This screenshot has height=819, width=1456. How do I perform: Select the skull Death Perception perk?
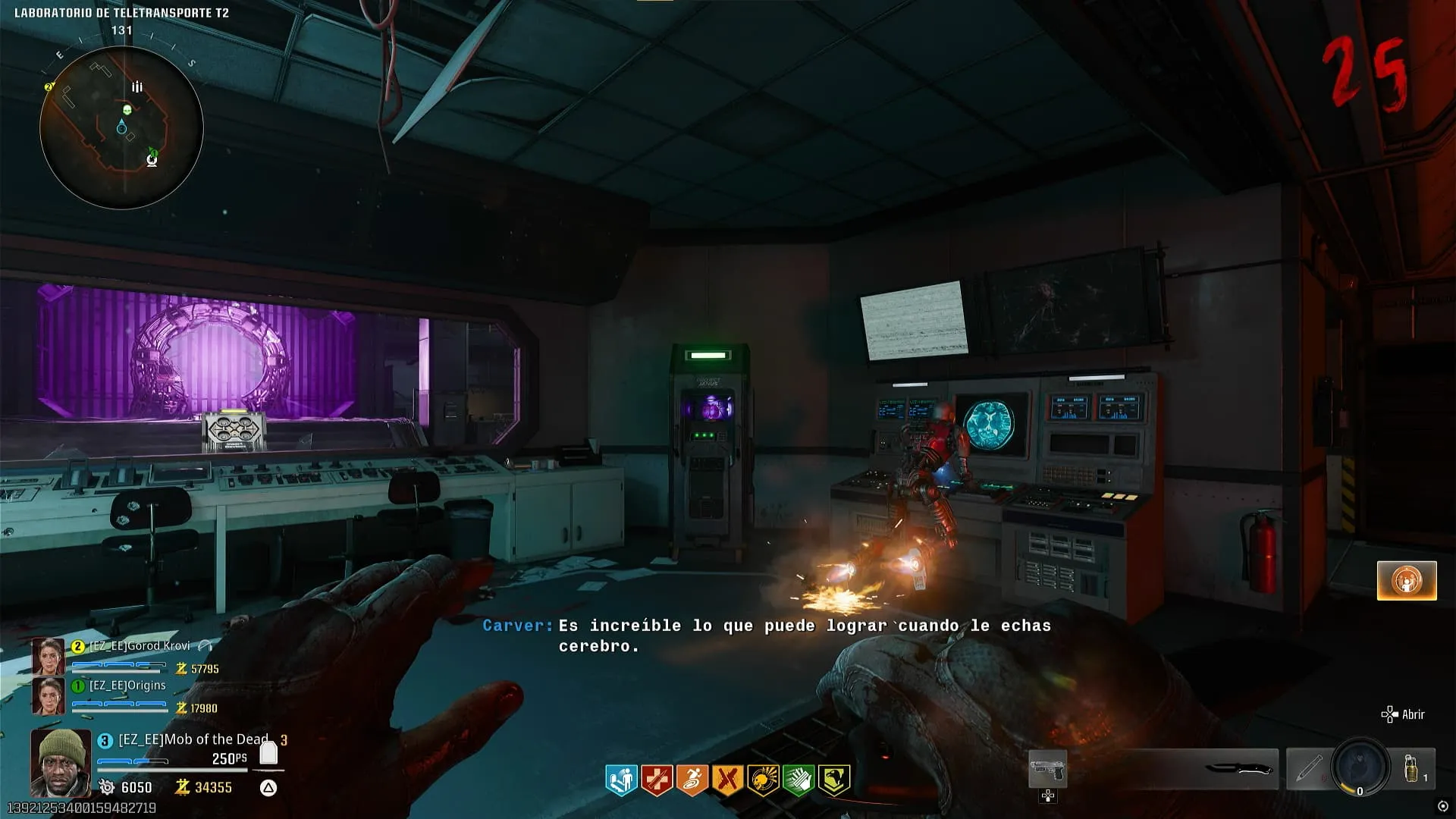click(763, 780)
